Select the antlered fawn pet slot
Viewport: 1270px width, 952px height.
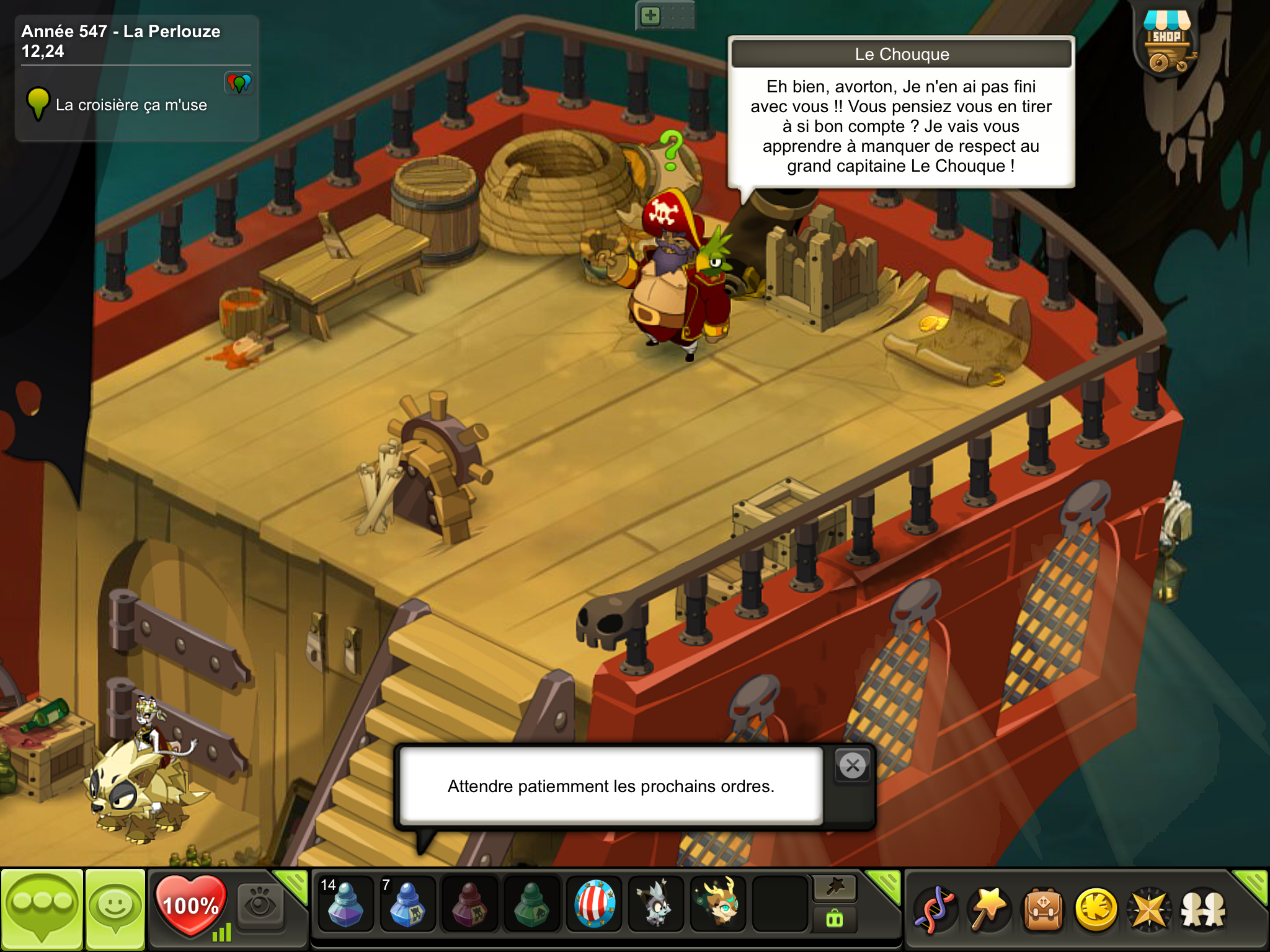(x=718, y=905)
